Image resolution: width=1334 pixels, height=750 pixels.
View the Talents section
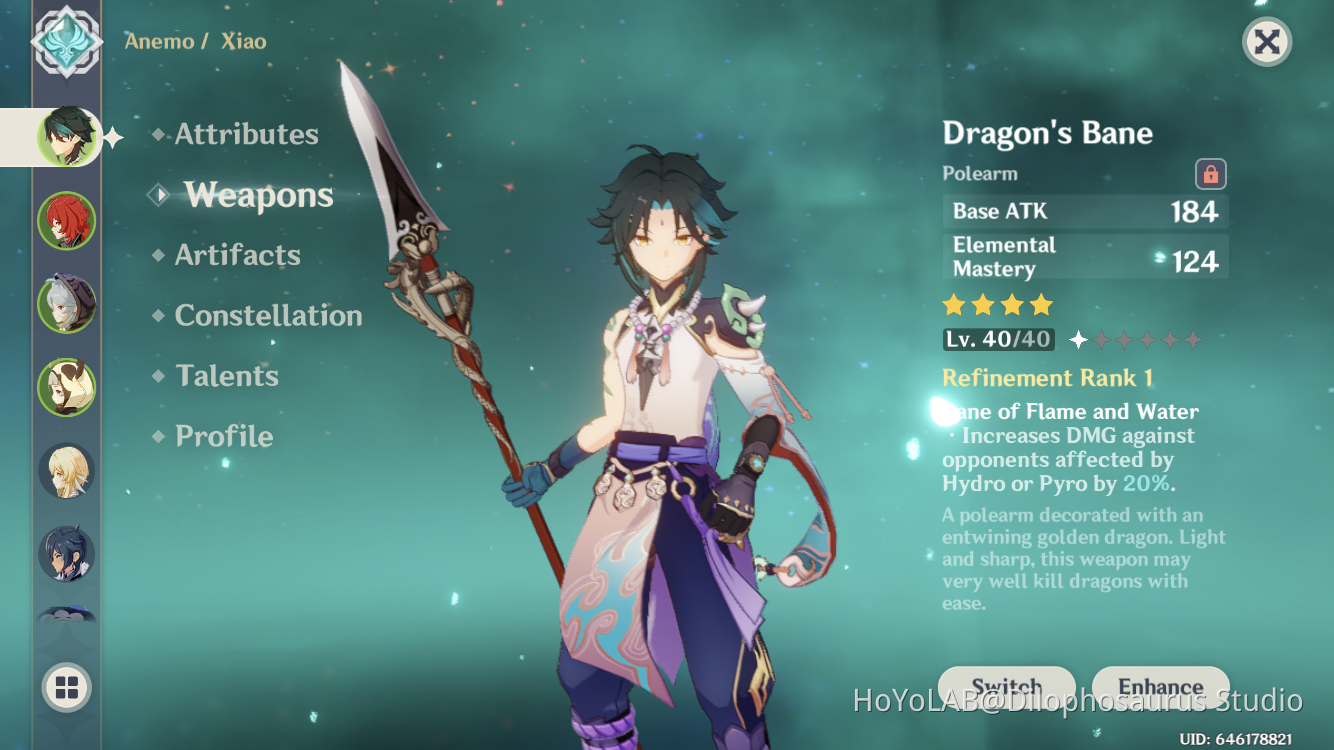[227, 375]
